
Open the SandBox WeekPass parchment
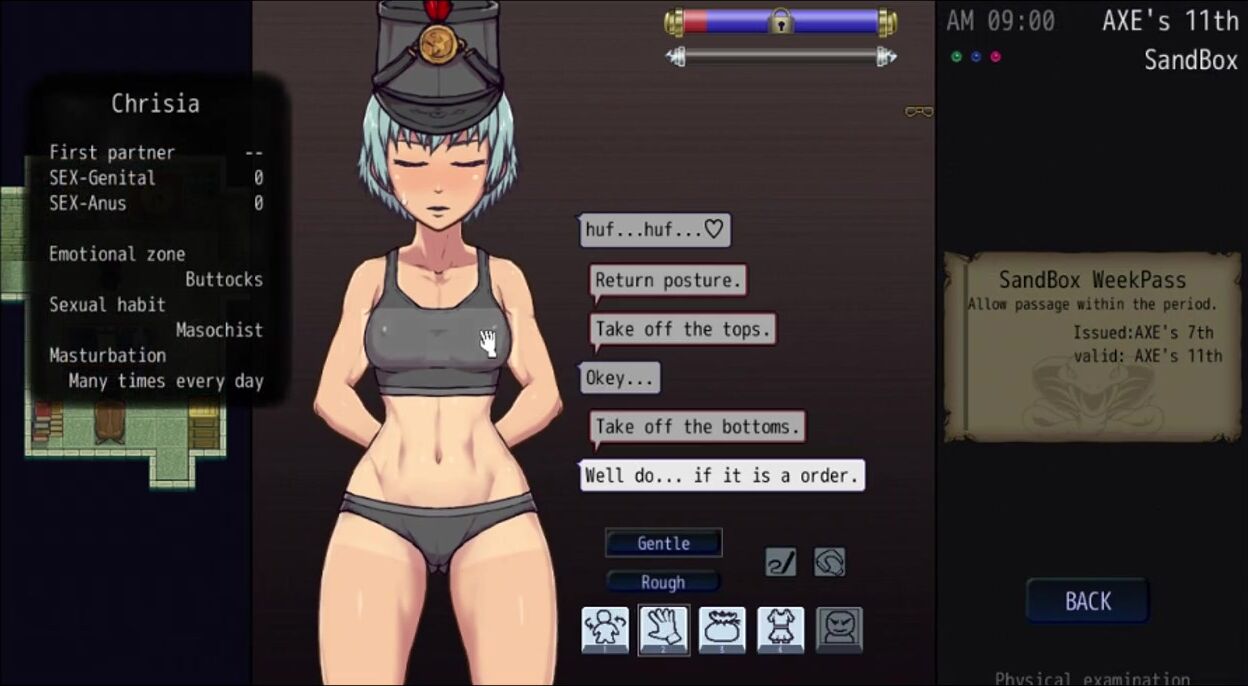point(1092,345)
